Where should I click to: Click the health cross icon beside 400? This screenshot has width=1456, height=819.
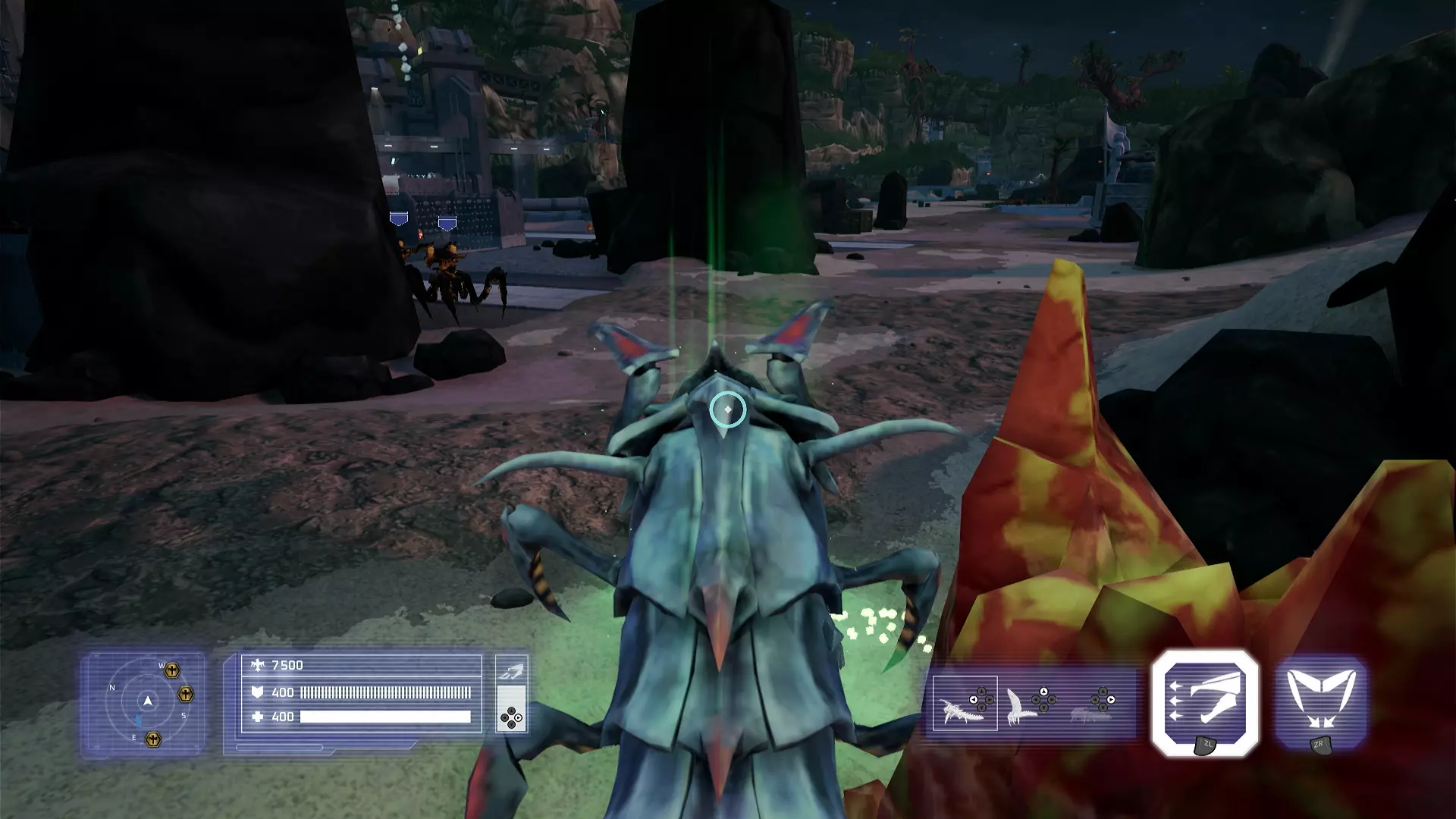pyautogui.click(x=259, y=716)
